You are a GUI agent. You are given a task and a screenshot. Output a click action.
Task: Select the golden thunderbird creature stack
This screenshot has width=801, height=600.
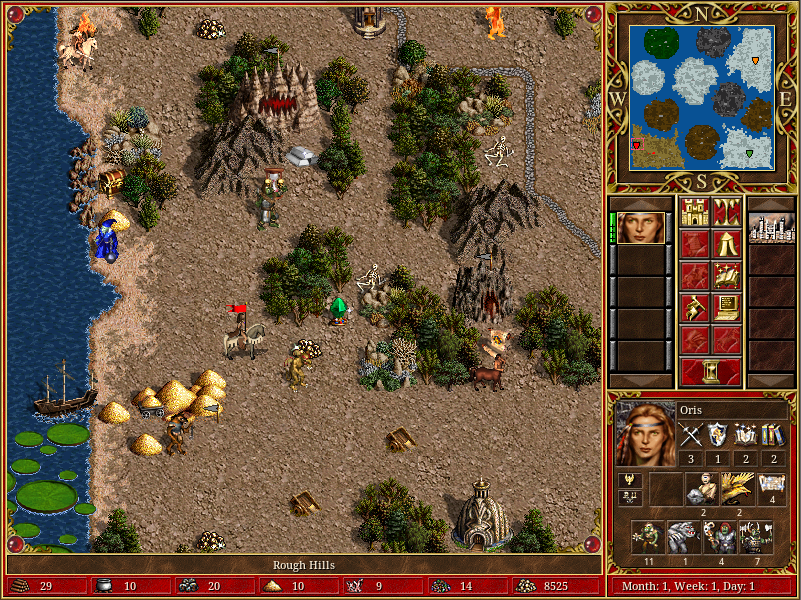[x=737, y=488]
